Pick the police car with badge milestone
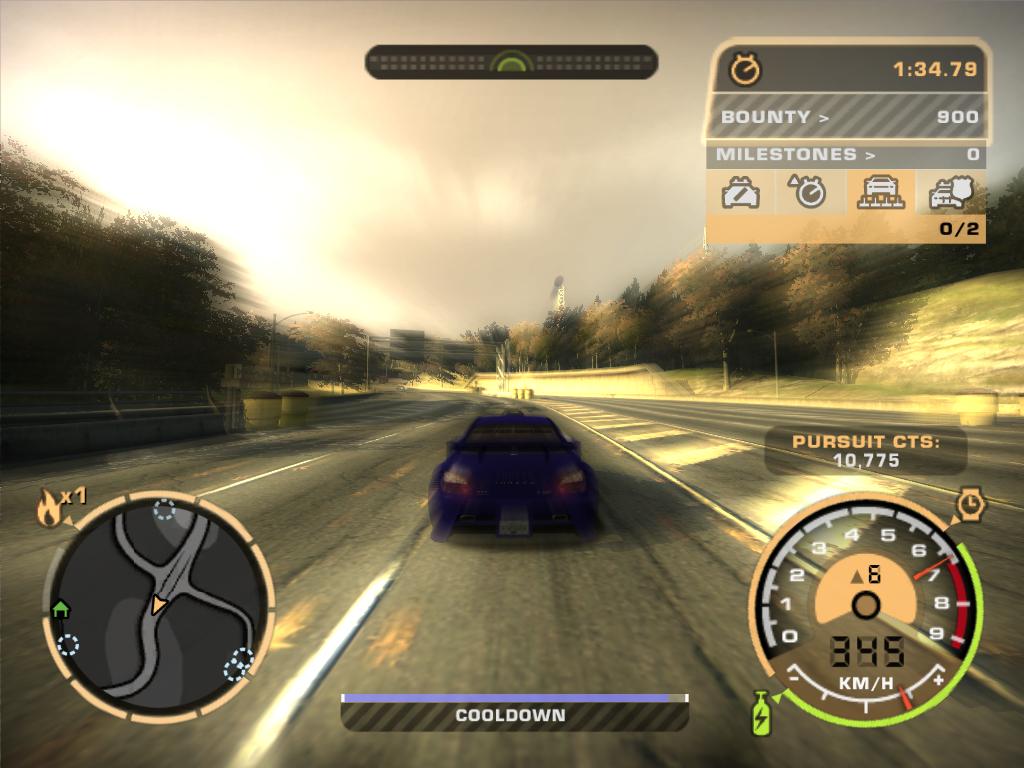1024x768 pixels. point(950,191)
